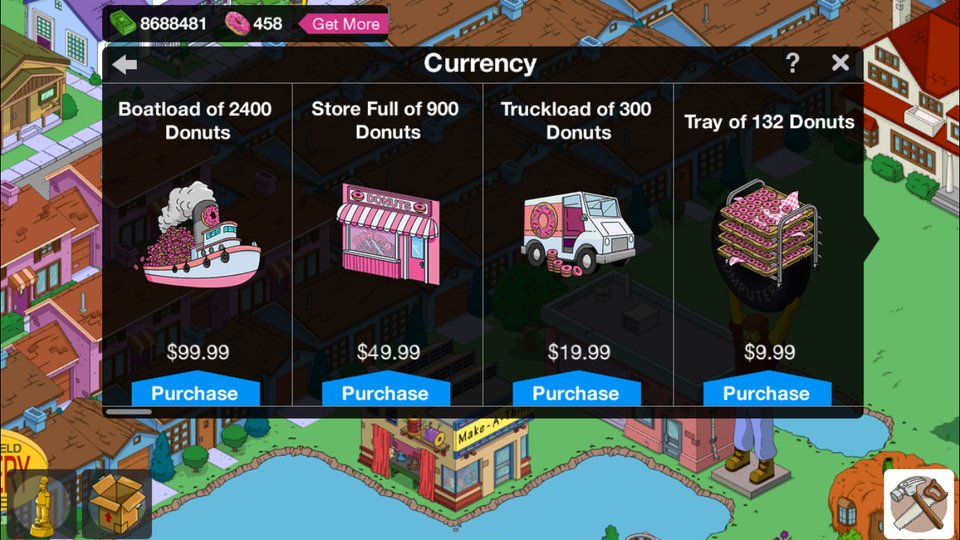Select the donut tray image
This screenshot has height=540, width=960.
click(x=768, y=230)
